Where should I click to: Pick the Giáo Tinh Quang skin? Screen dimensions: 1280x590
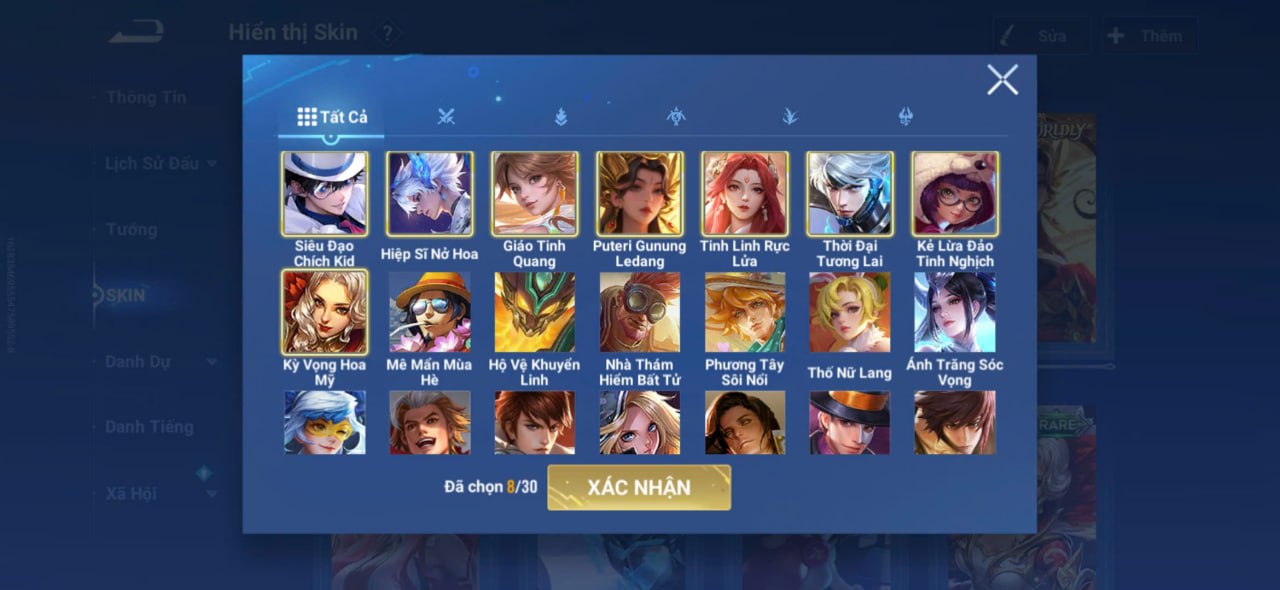(534, 194)
